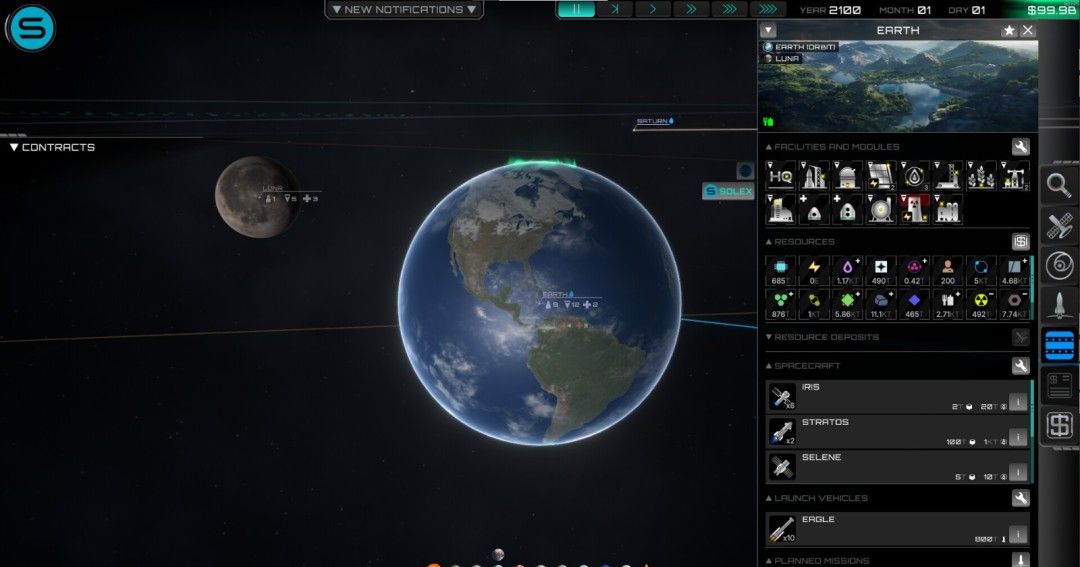Collapse the Resources section header
Screen dimensions: 1080x567
coord(804,242)
